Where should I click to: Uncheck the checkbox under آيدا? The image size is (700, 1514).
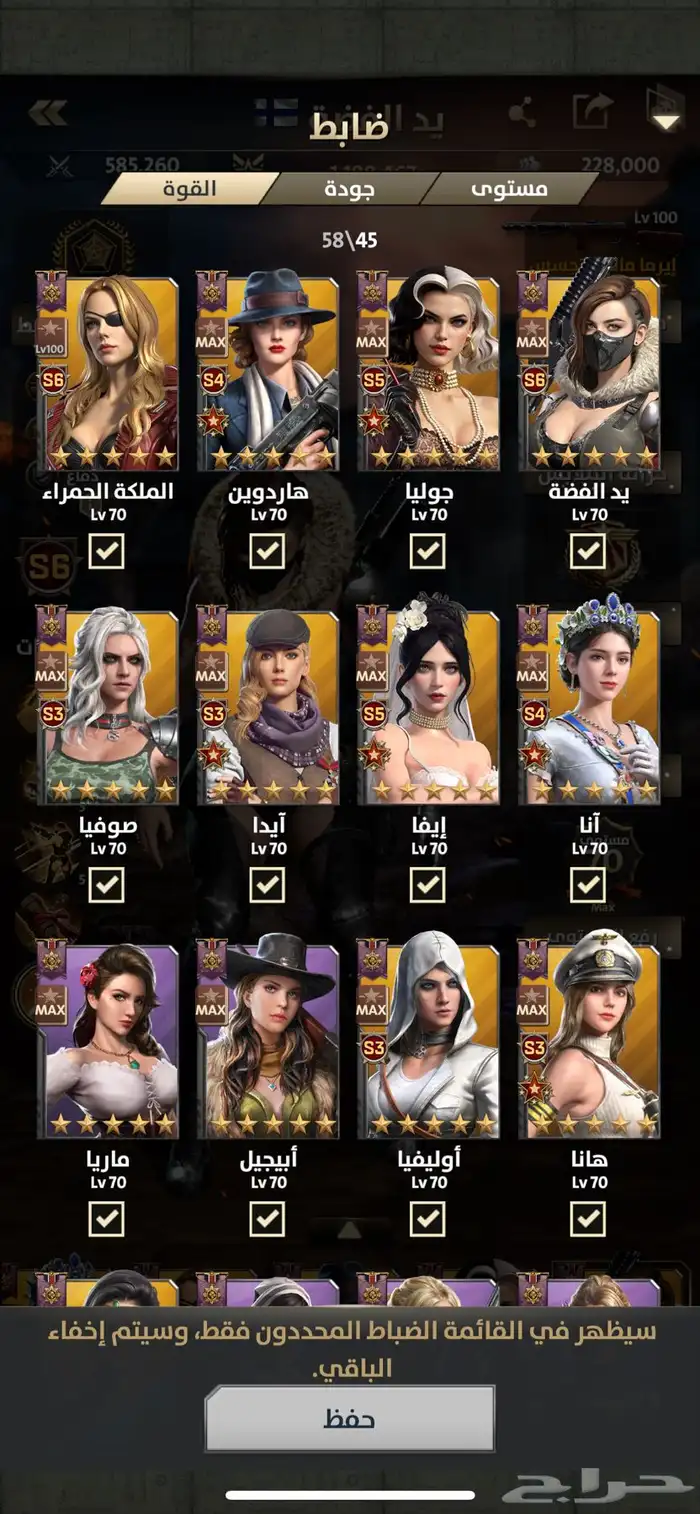pyautogui.click(x=267, y=884)
